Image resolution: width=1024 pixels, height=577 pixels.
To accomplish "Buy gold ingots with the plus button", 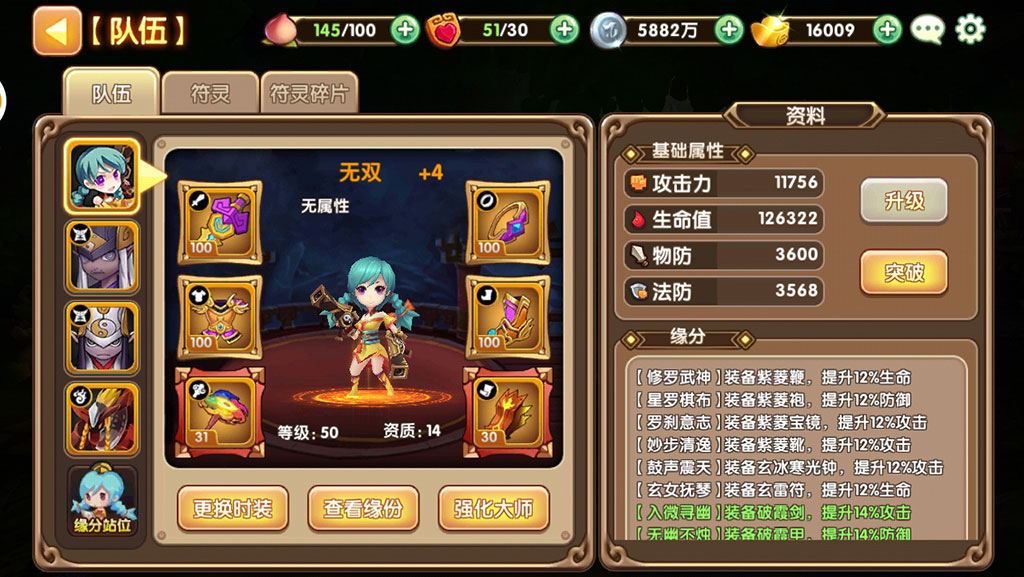I will (x=887, y=30).
